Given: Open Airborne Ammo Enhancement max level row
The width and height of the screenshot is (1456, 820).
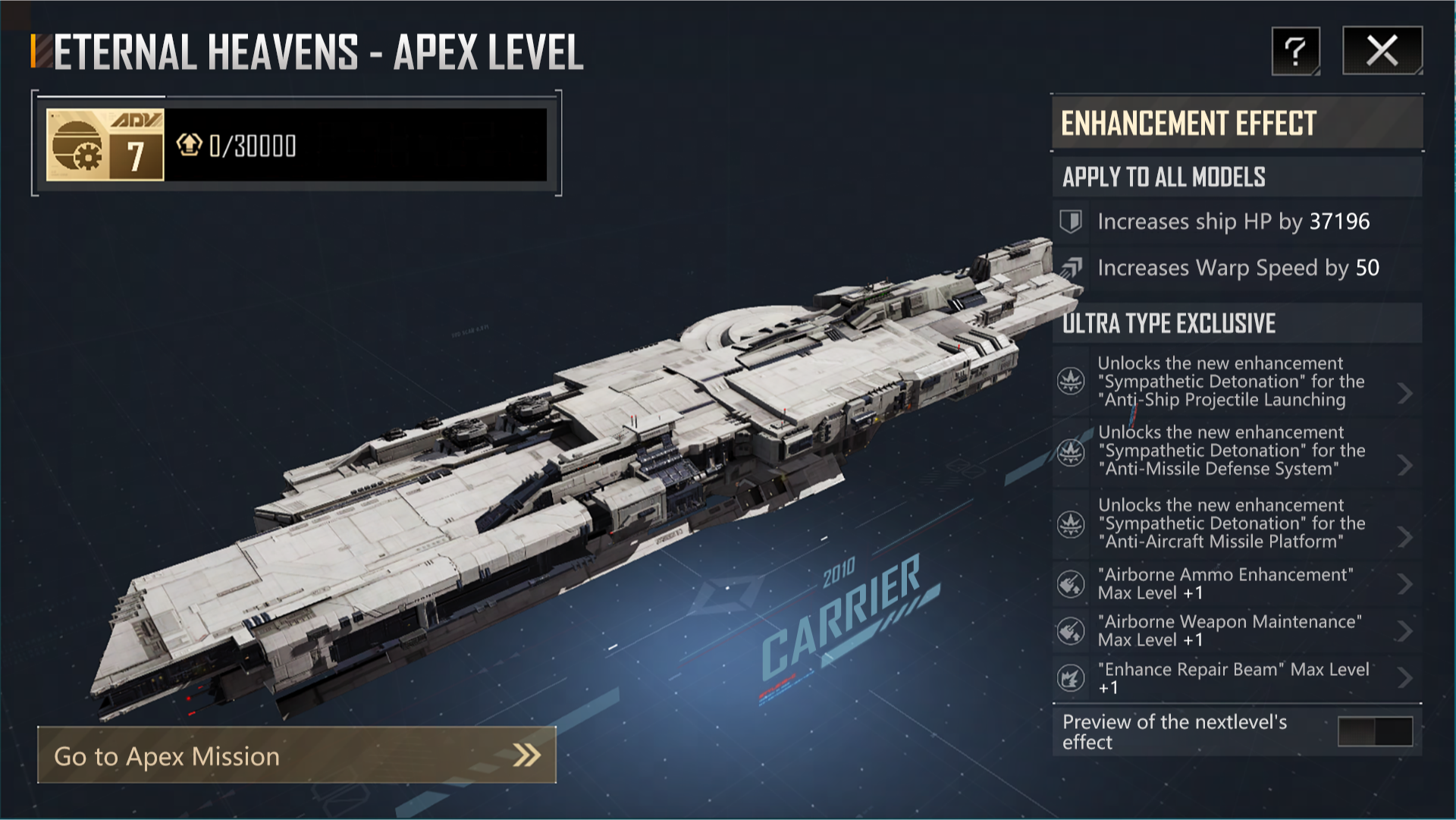Looking at the screenshot, I should tap(1404, 584).
